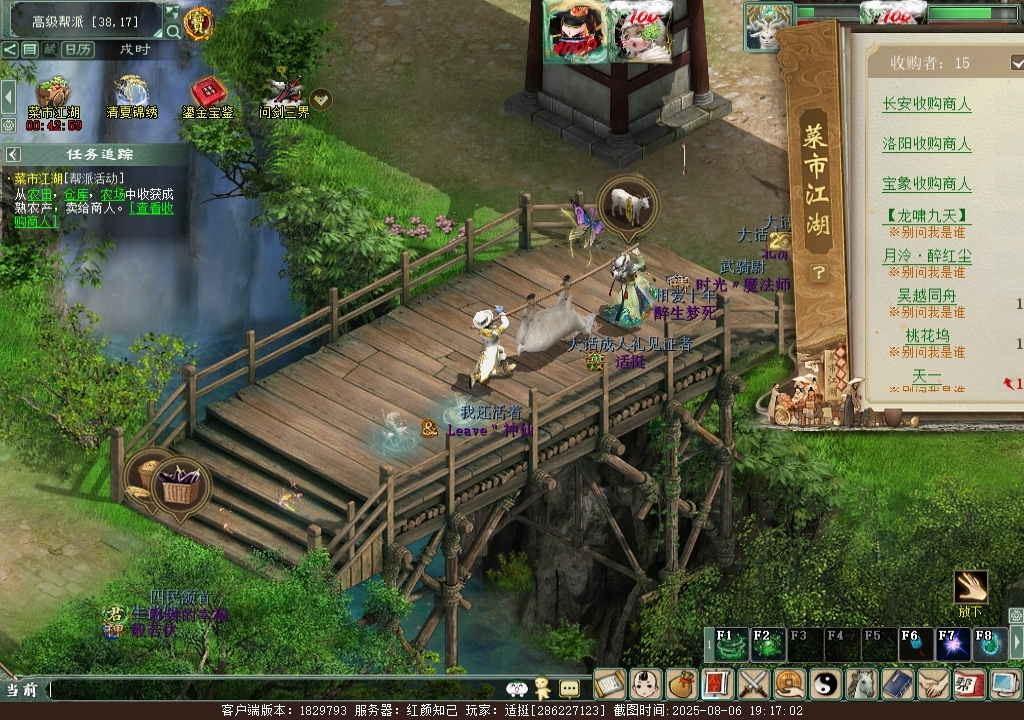
Task: Open the golden 寶 treasure icon
Action: pyautogui.click(x=199, y=22)
